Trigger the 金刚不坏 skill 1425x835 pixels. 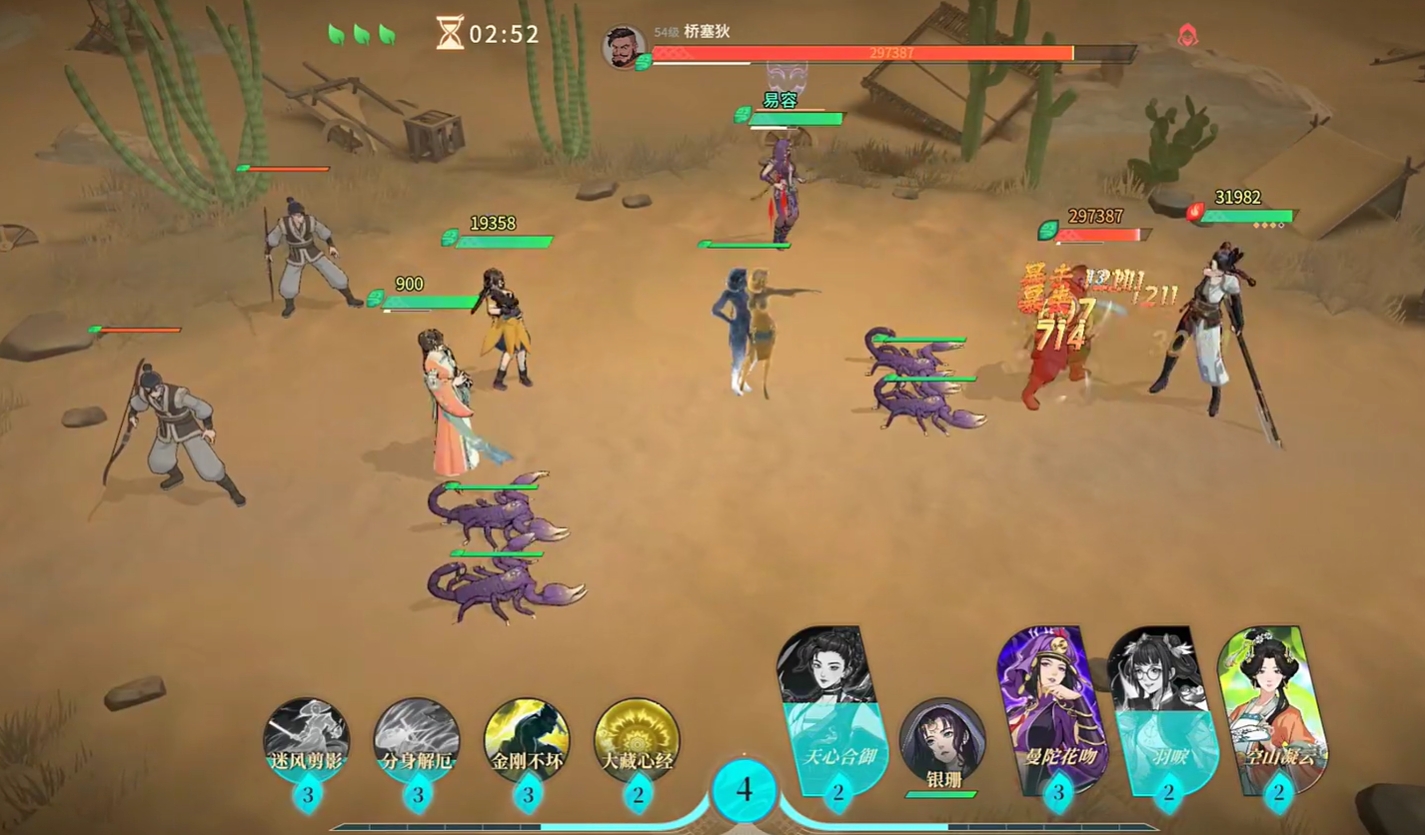(527, 741)
